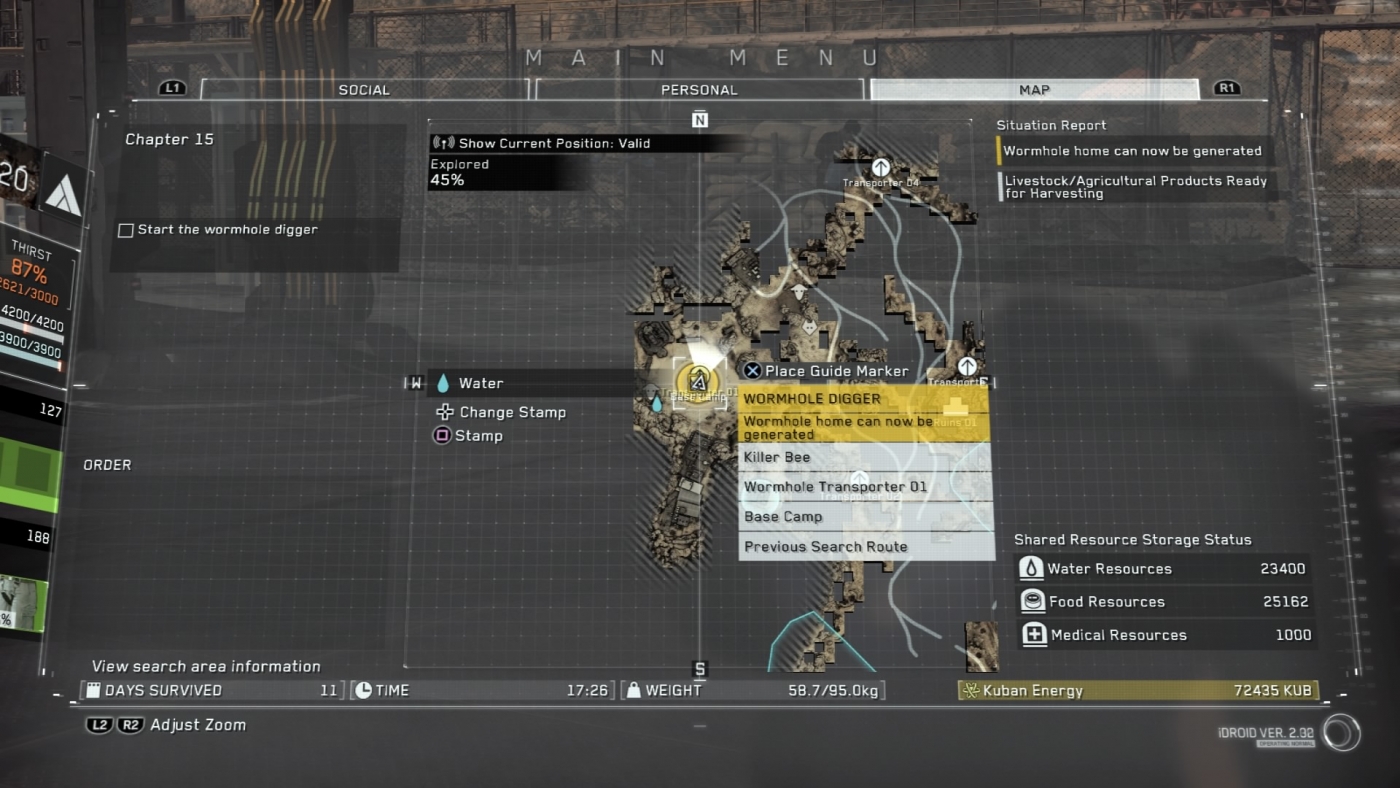Click the Change Stamp cross icon

443,412
